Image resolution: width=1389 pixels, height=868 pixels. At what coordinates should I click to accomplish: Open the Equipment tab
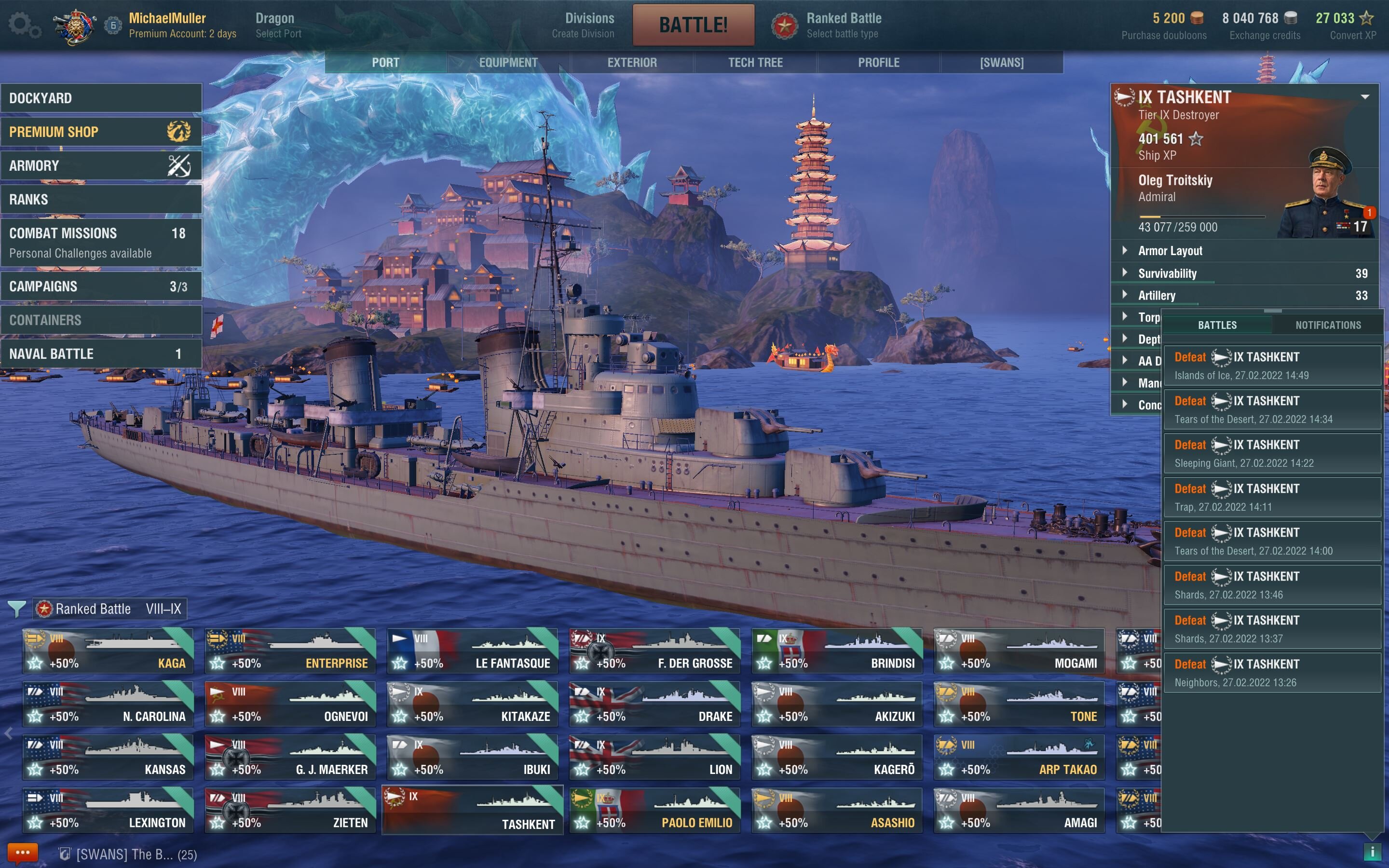coord(508,63)
